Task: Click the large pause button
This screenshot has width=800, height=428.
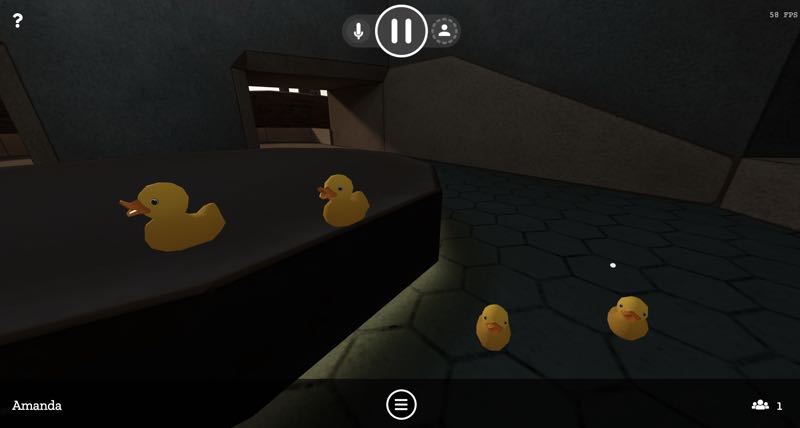Action: click(x=401, y=31)
